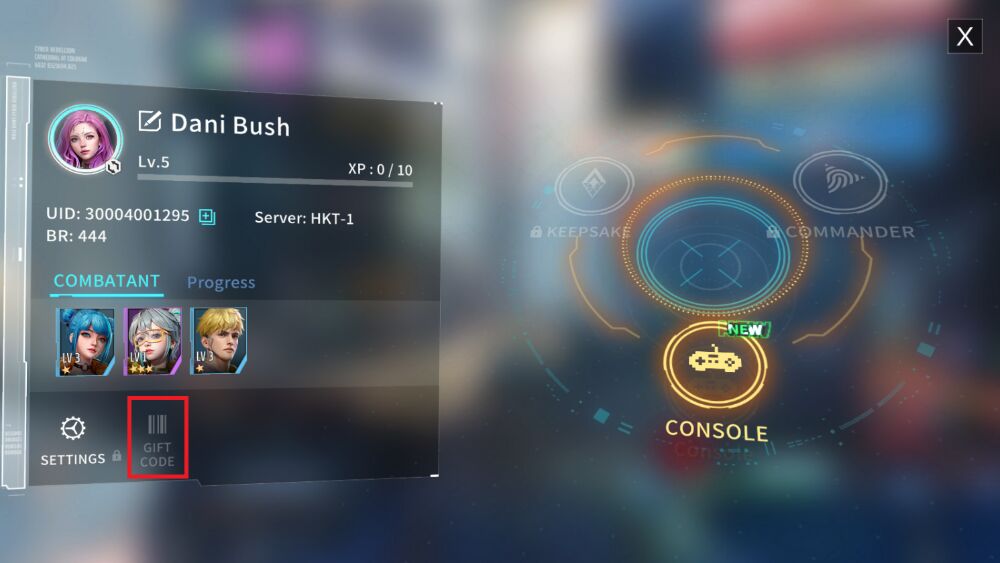
Task: Edit the Dani Bush player name
Action: pyautogui.click(x=150, y=122)
